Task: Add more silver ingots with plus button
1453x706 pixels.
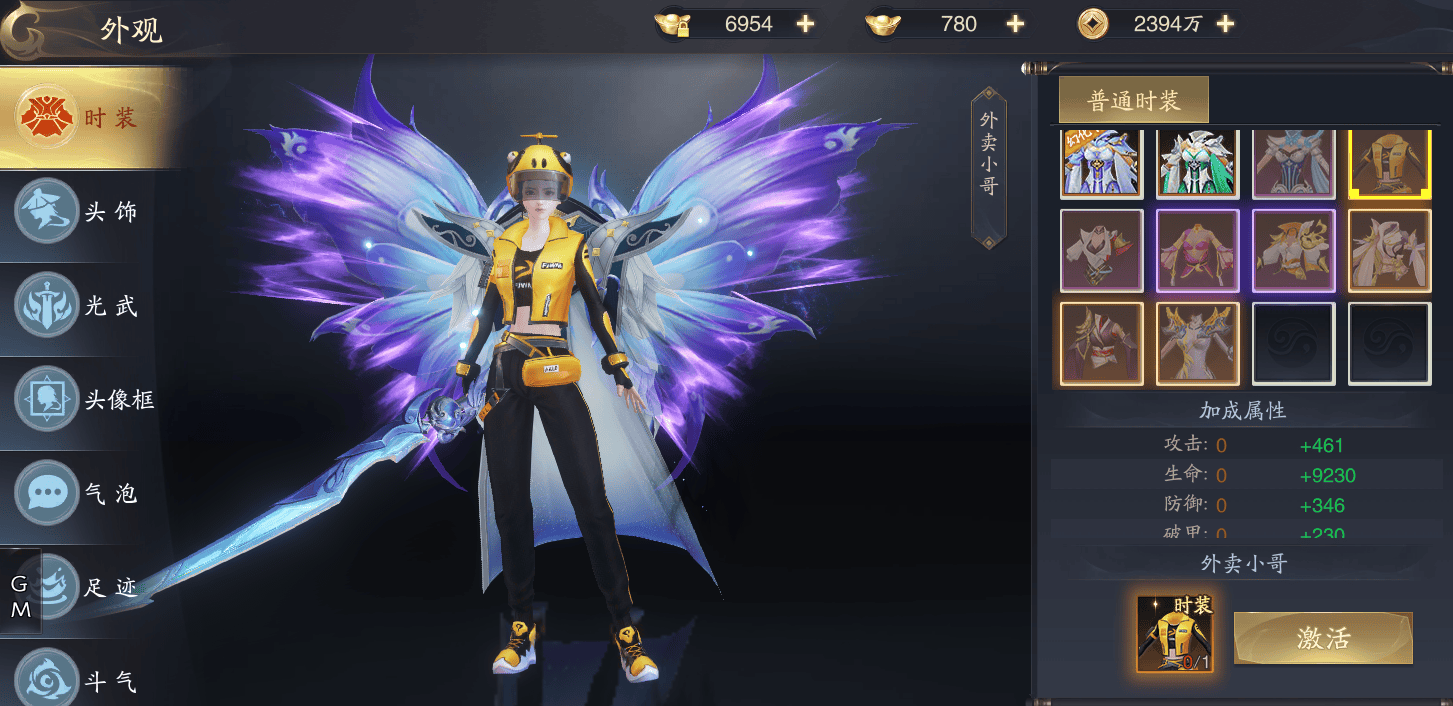Action: tap(1015, 24)
